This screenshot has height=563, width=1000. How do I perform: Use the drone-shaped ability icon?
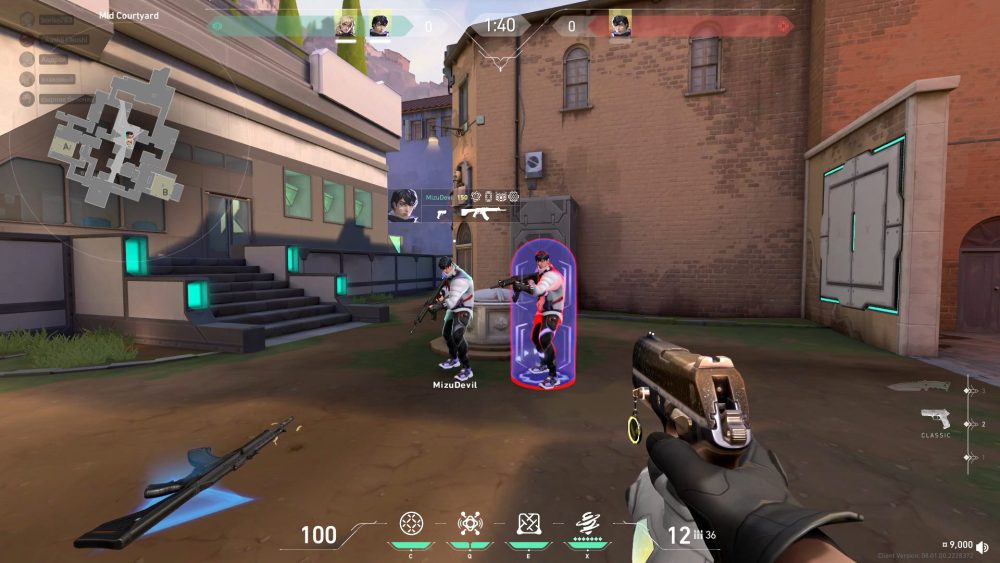click(469, 523)
